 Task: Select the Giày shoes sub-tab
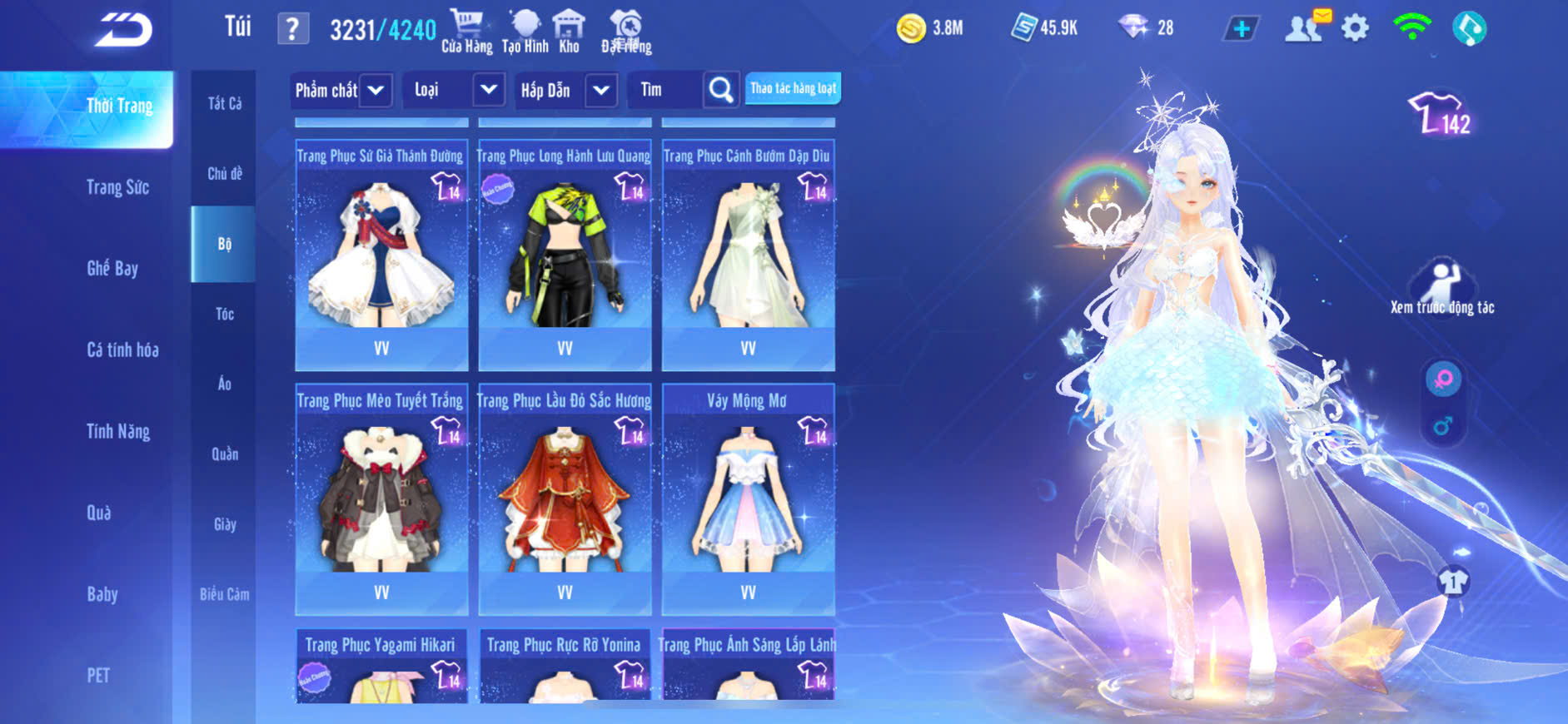[x=224, y=524]
